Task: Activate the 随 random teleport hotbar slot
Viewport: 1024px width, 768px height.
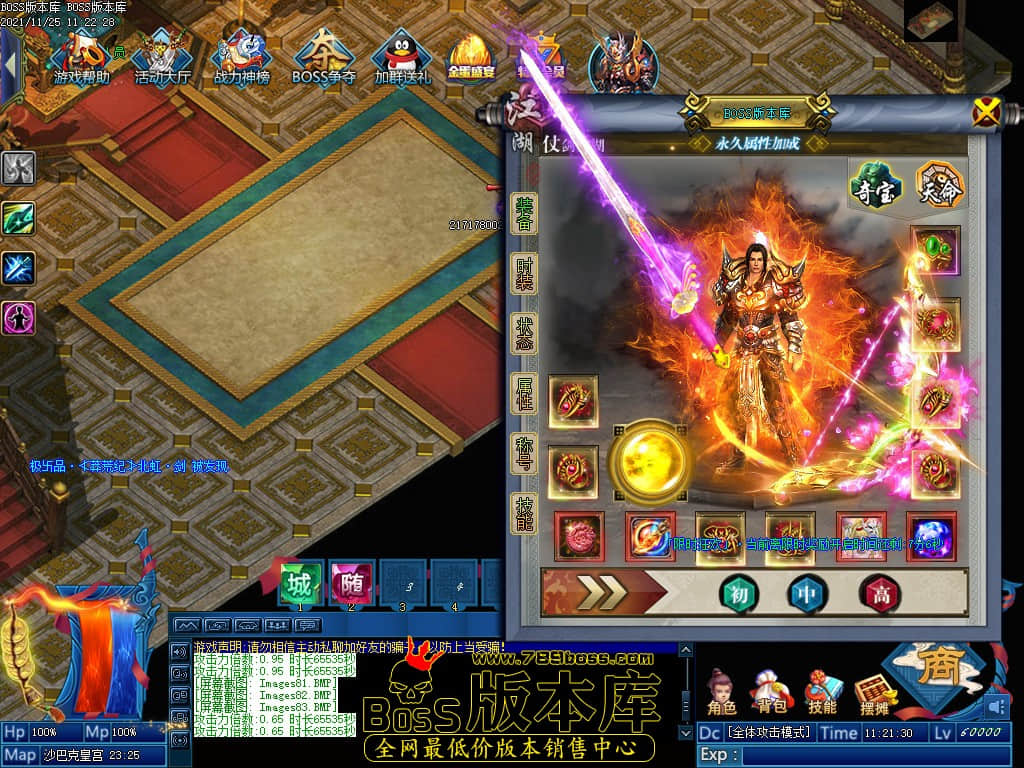Action: [351, 583]
